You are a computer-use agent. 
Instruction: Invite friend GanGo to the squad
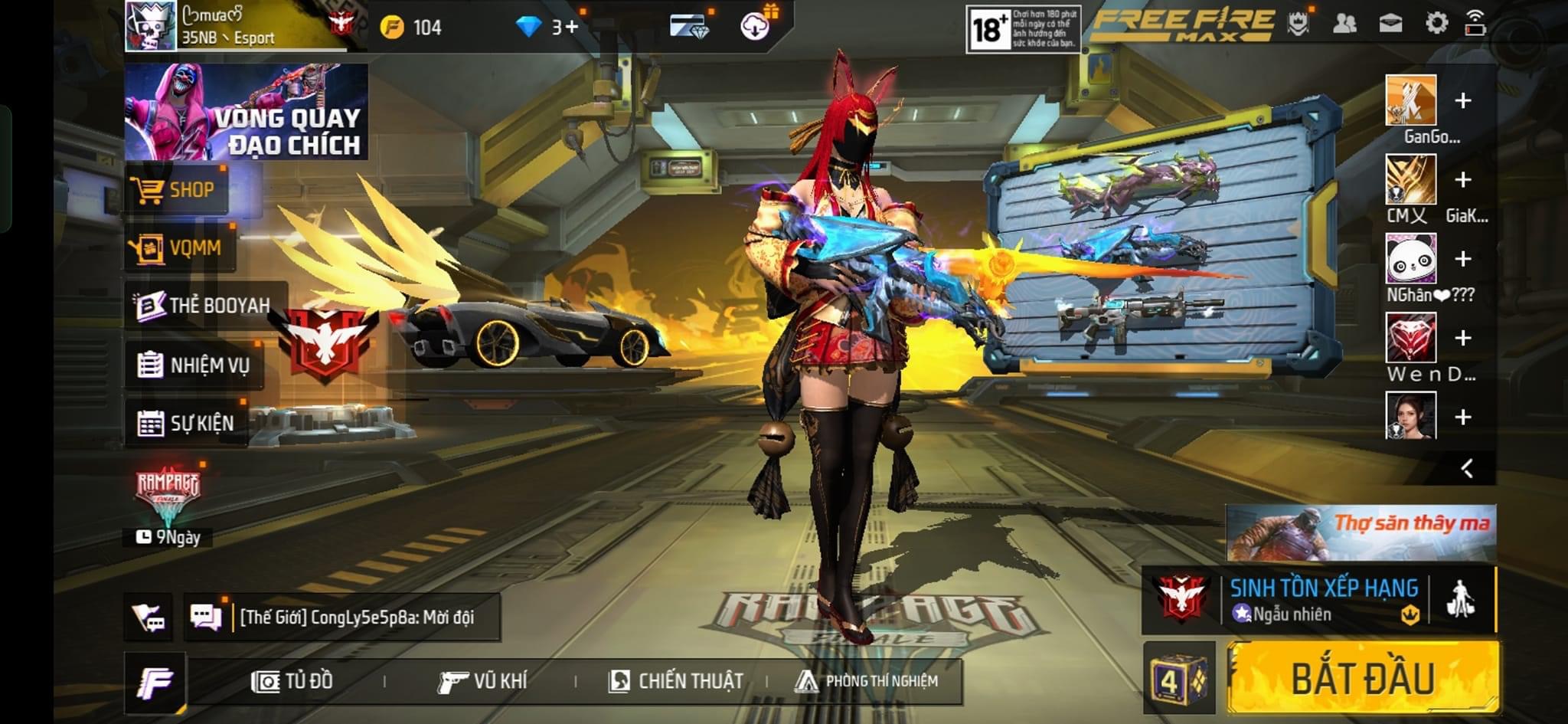coord(1462,100)
